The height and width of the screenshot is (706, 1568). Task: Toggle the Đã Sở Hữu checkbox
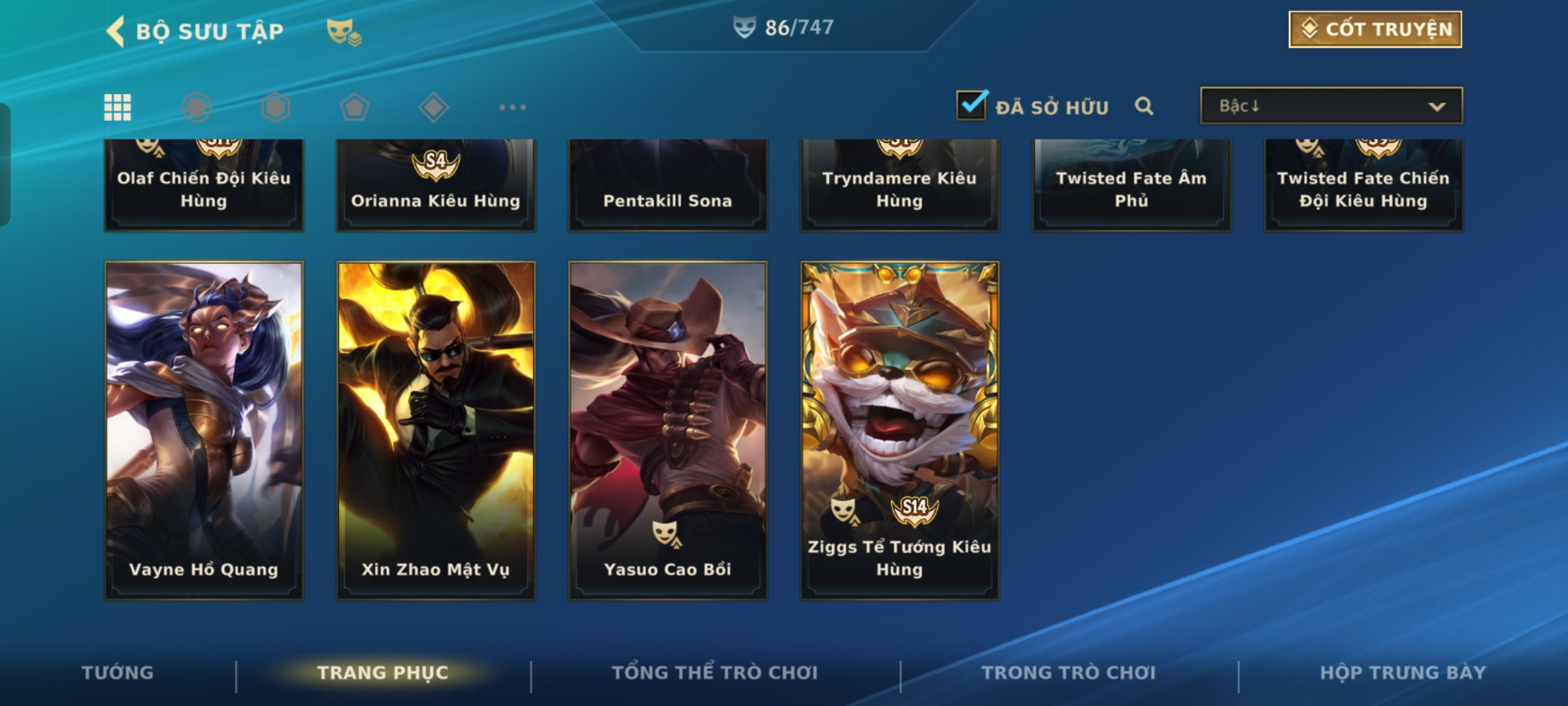[x=972, y=105]
